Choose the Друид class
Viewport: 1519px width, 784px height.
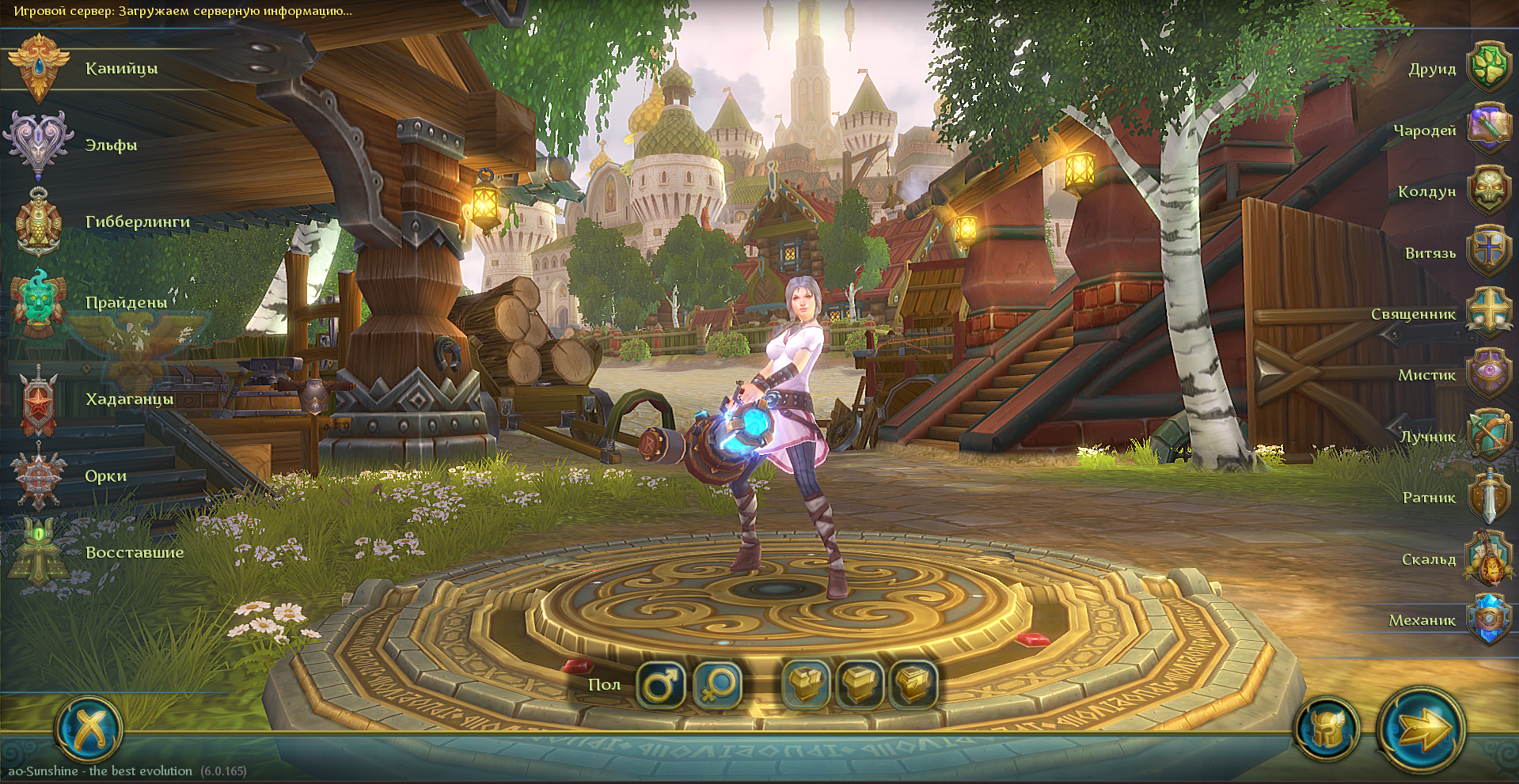(1488, 69)
